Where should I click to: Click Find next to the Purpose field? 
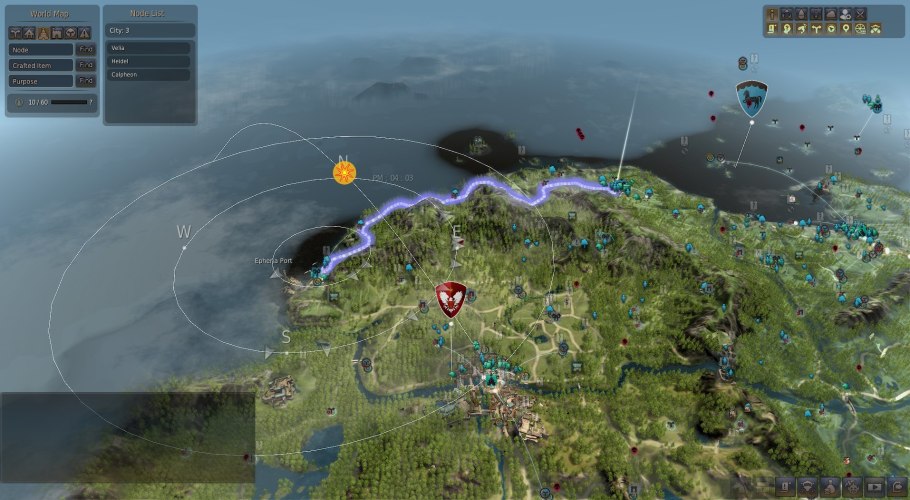pos(86,80)
